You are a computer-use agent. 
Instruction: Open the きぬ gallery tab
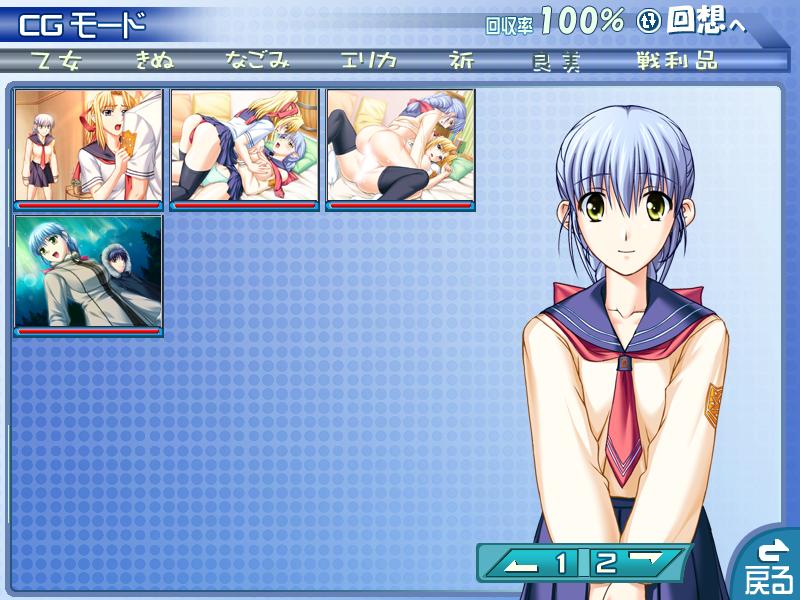pos(154,60)
